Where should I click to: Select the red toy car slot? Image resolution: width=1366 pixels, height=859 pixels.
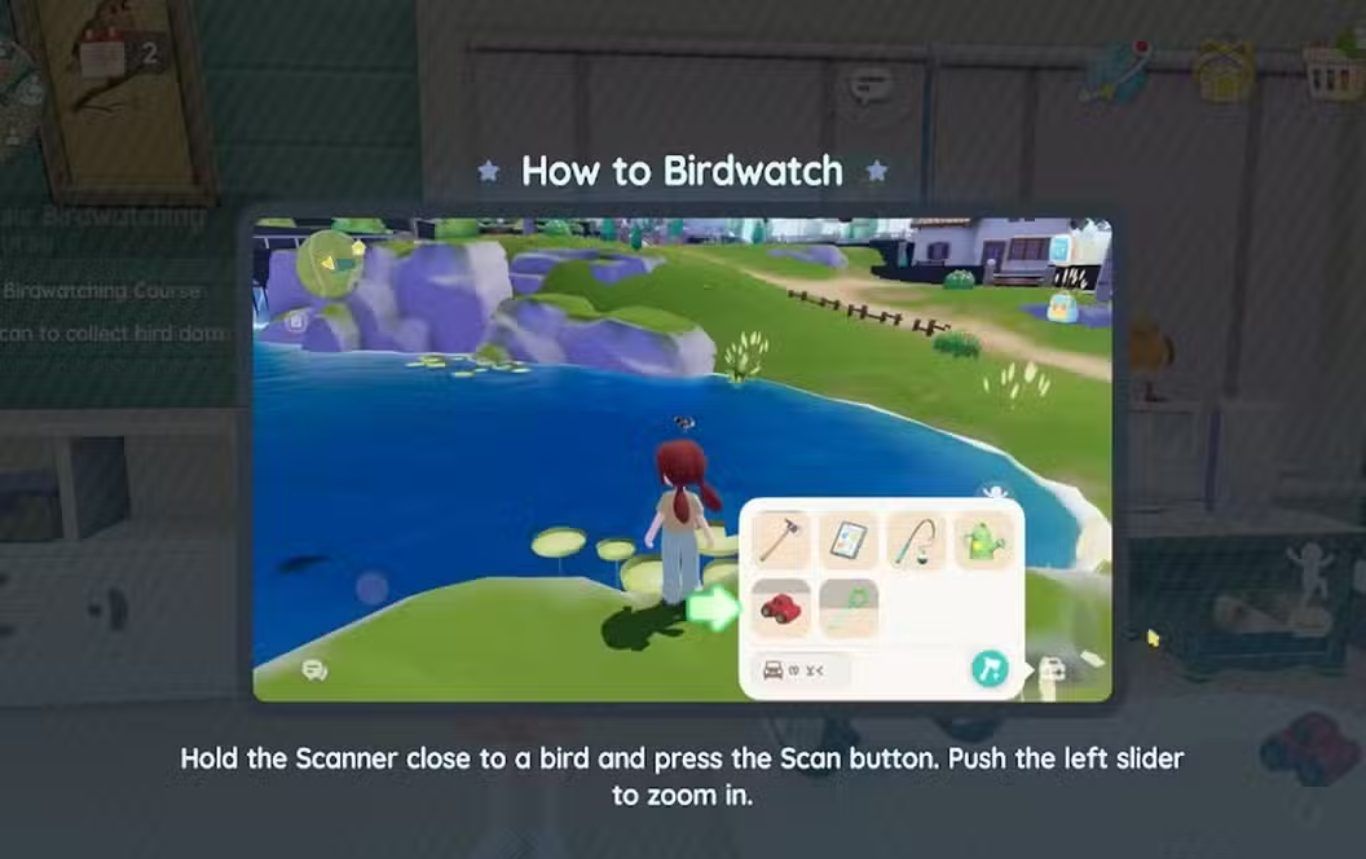tap(781, 607)
